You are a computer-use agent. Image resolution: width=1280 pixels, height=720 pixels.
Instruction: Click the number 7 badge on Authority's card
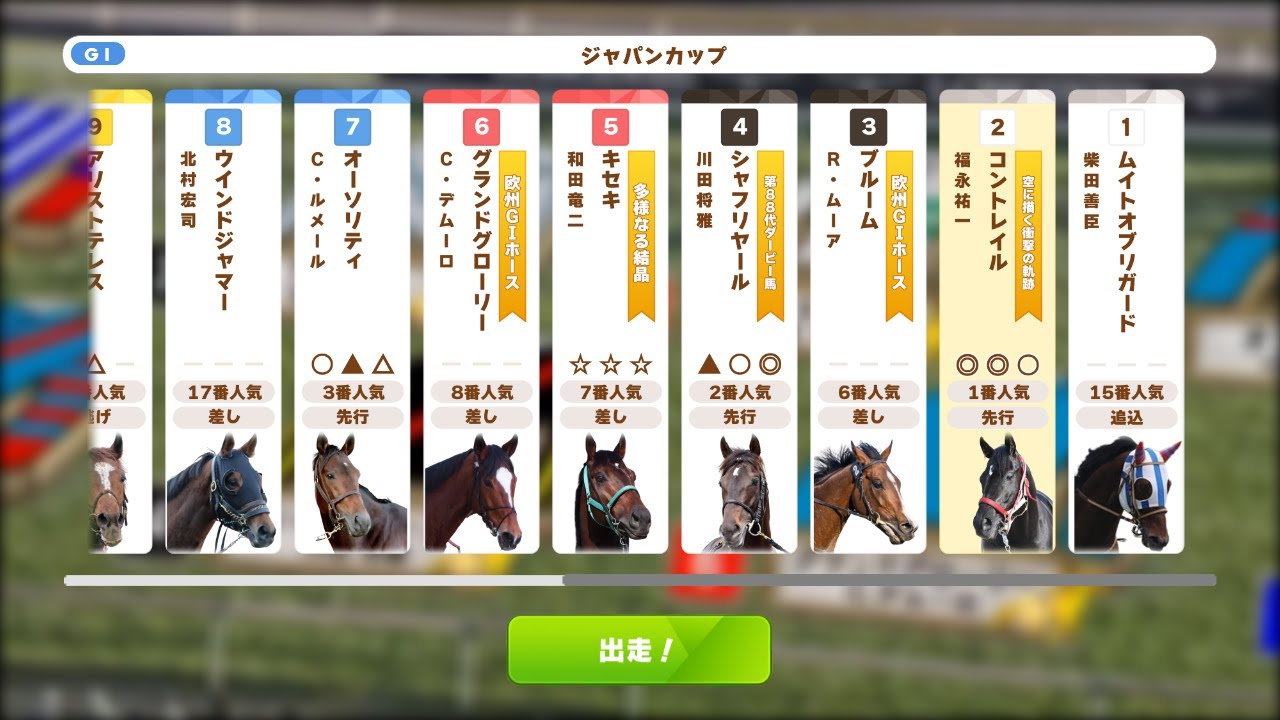(352, 128)
